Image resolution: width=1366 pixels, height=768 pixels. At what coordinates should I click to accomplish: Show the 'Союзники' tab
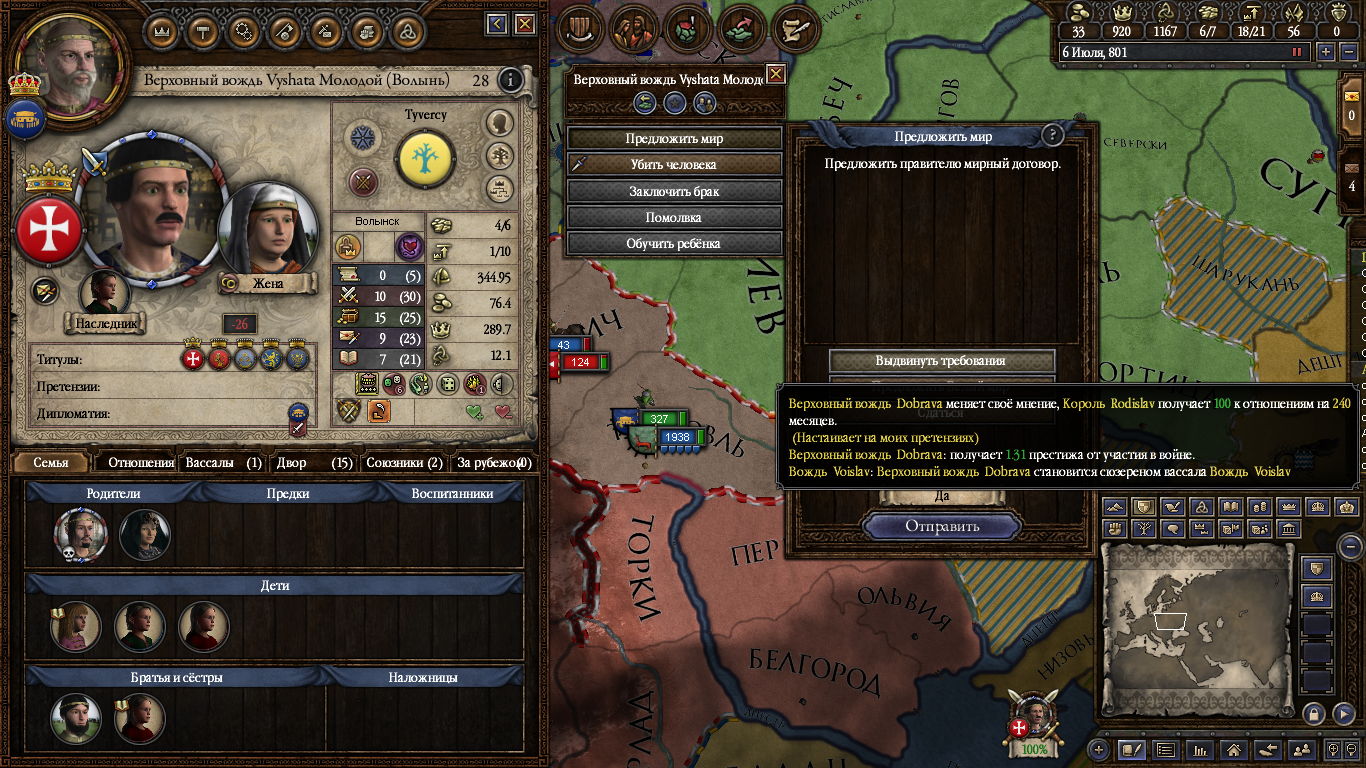[x=403, y=463]
